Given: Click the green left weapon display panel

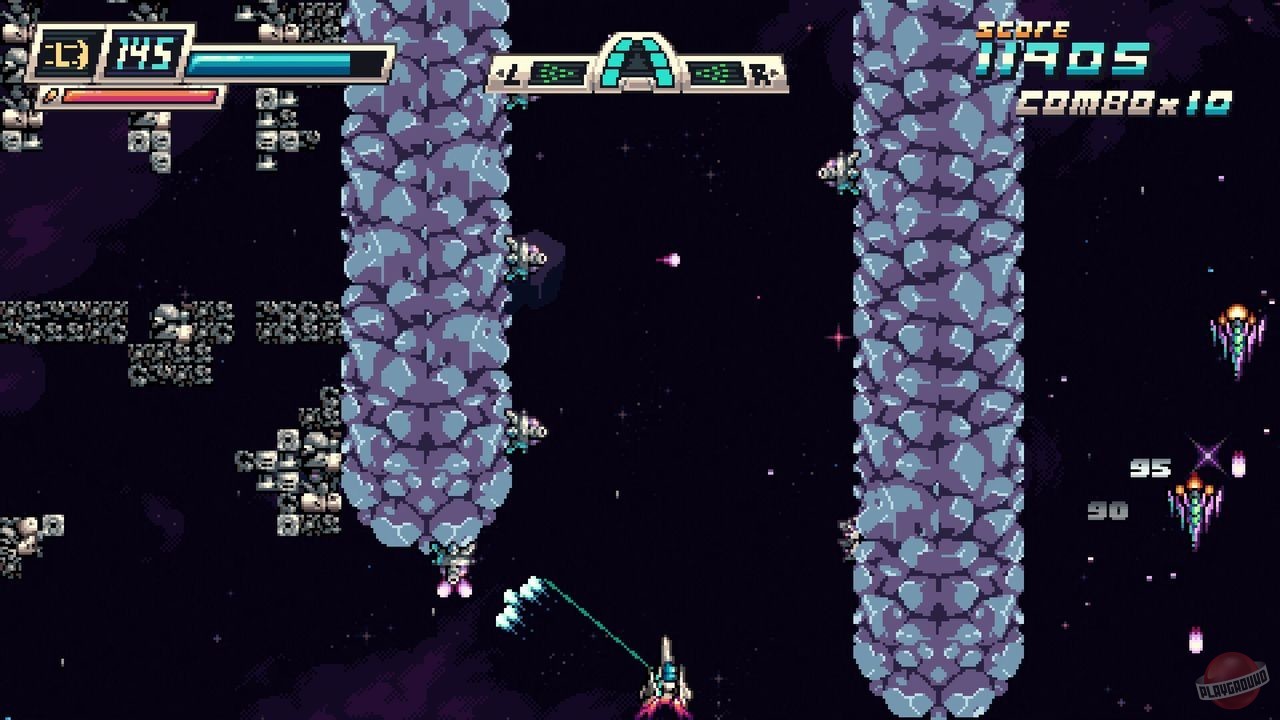Looking at the screenshot, I should point(558,72).
